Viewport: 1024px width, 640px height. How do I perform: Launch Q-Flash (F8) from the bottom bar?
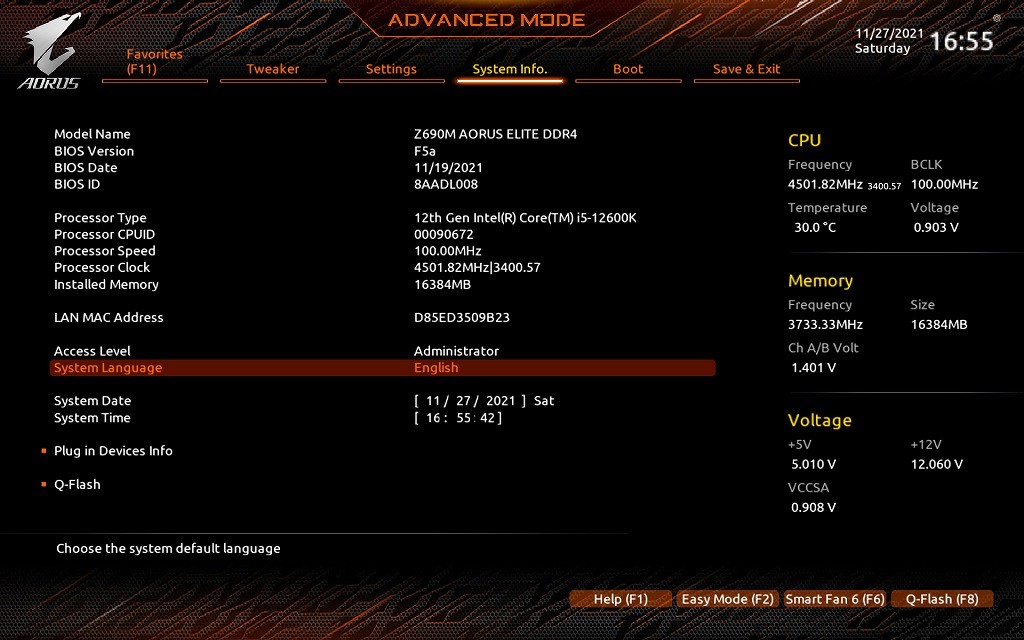[x=942, y=599]
